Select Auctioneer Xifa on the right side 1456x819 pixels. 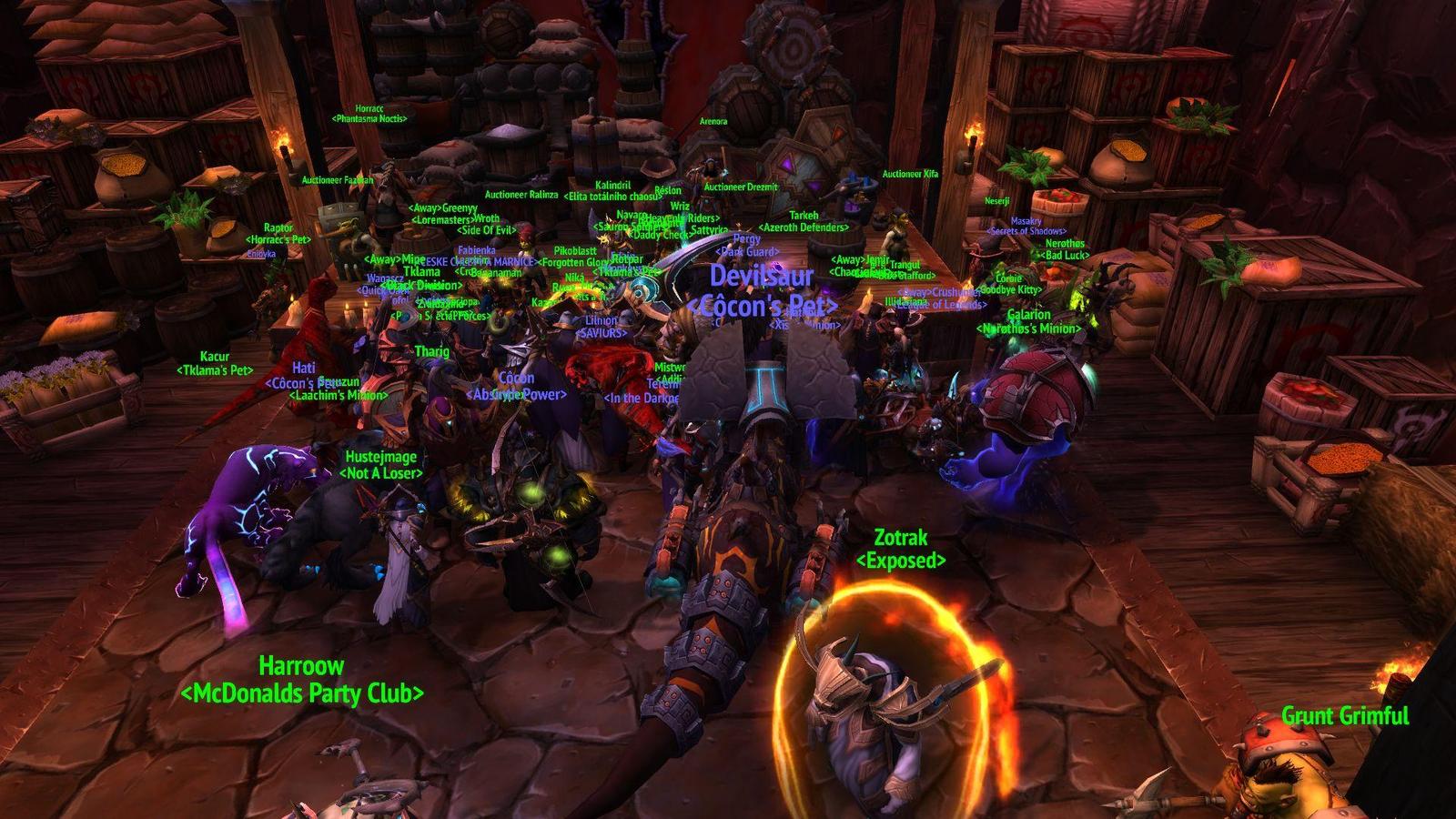pyautogui.click(x=909, y=172)
